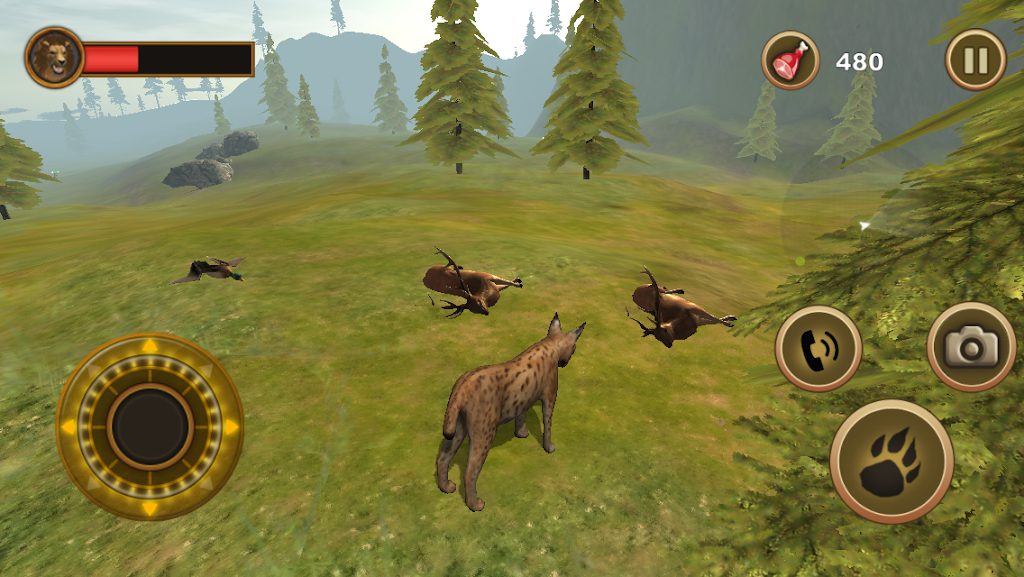Click the meat food icon
The width and height of the screenshot is (1024, 577).
[x=790, y=60]
